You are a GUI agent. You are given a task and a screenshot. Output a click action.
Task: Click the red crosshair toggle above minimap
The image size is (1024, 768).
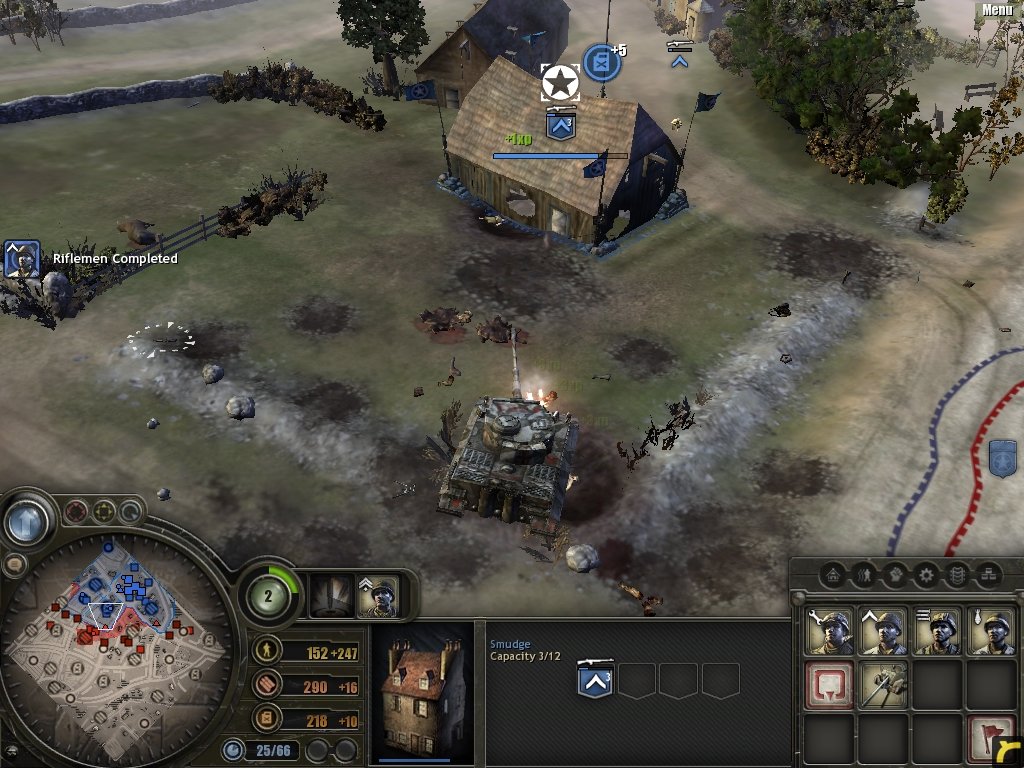click(75, 513)
